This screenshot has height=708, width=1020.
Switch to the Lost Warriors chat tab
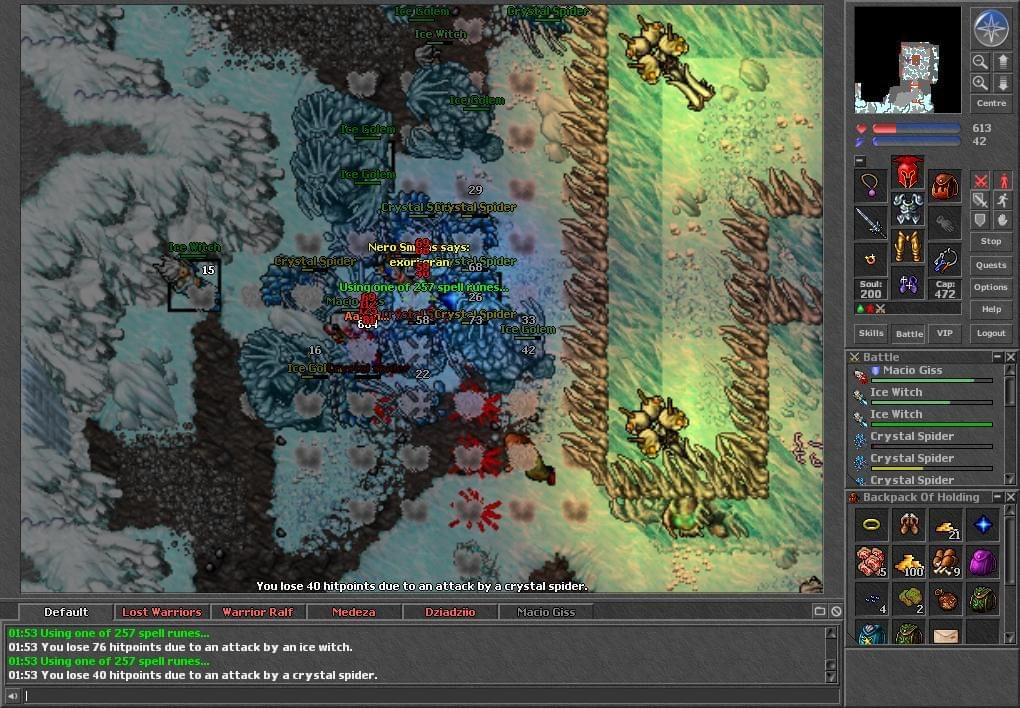(x=161, y=612)
